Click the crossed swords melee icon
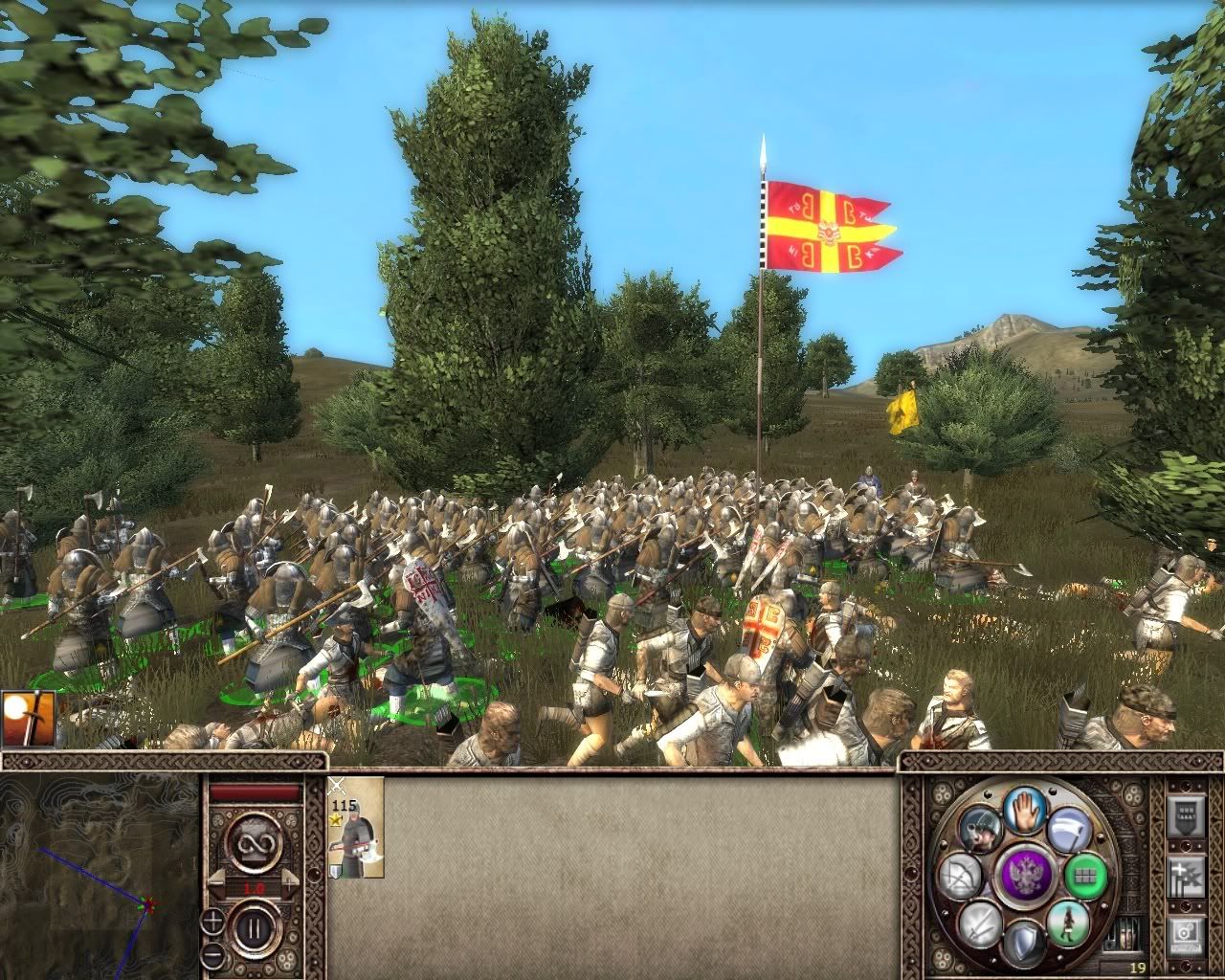The height and width of the screenshot is (980, 1225). (983, 924)
